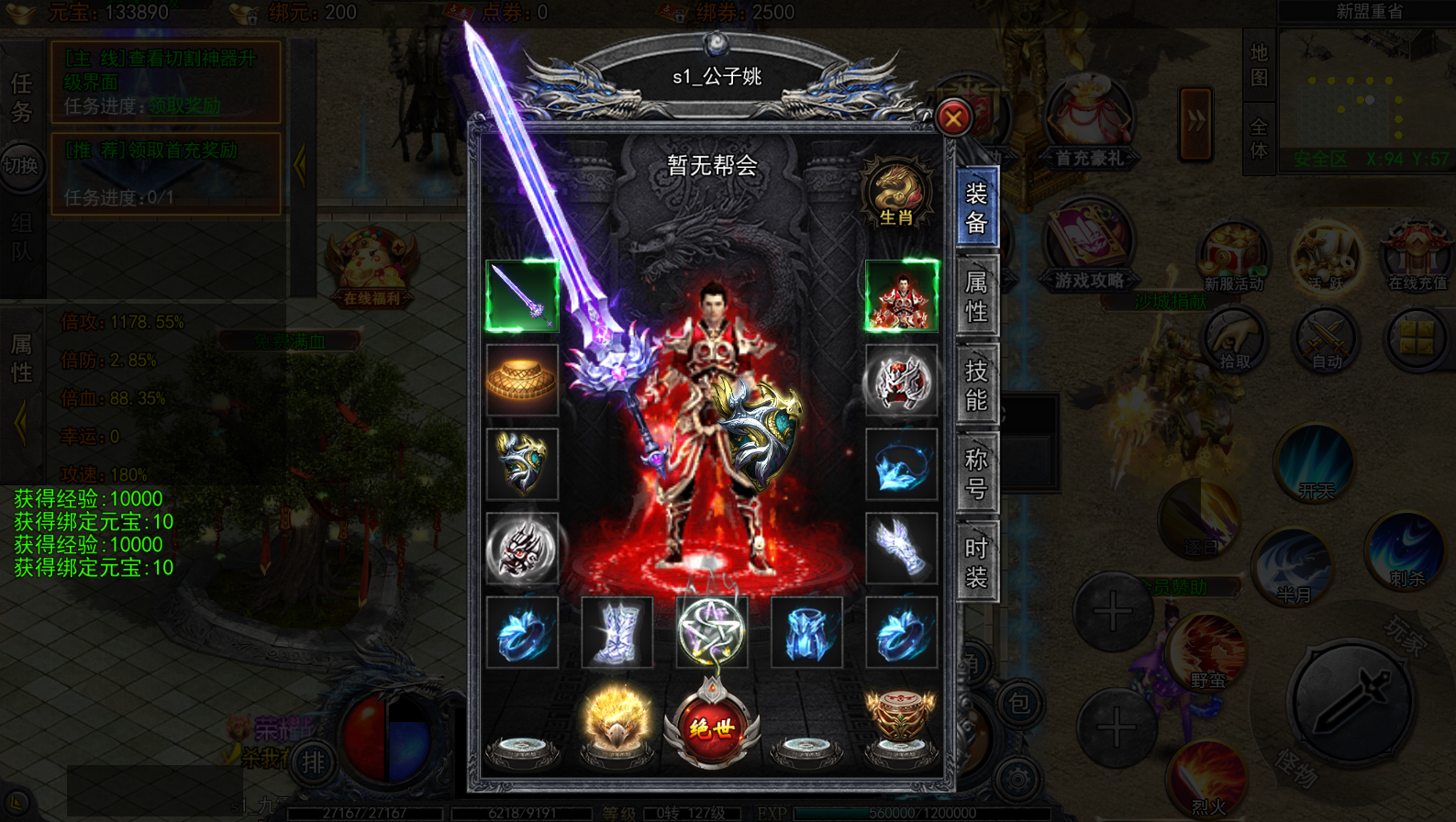Image resolution: width=1456 pixels, height=822 pixels.
Task: Select the white gauntlet glove slot
Action: pos(901,548)
